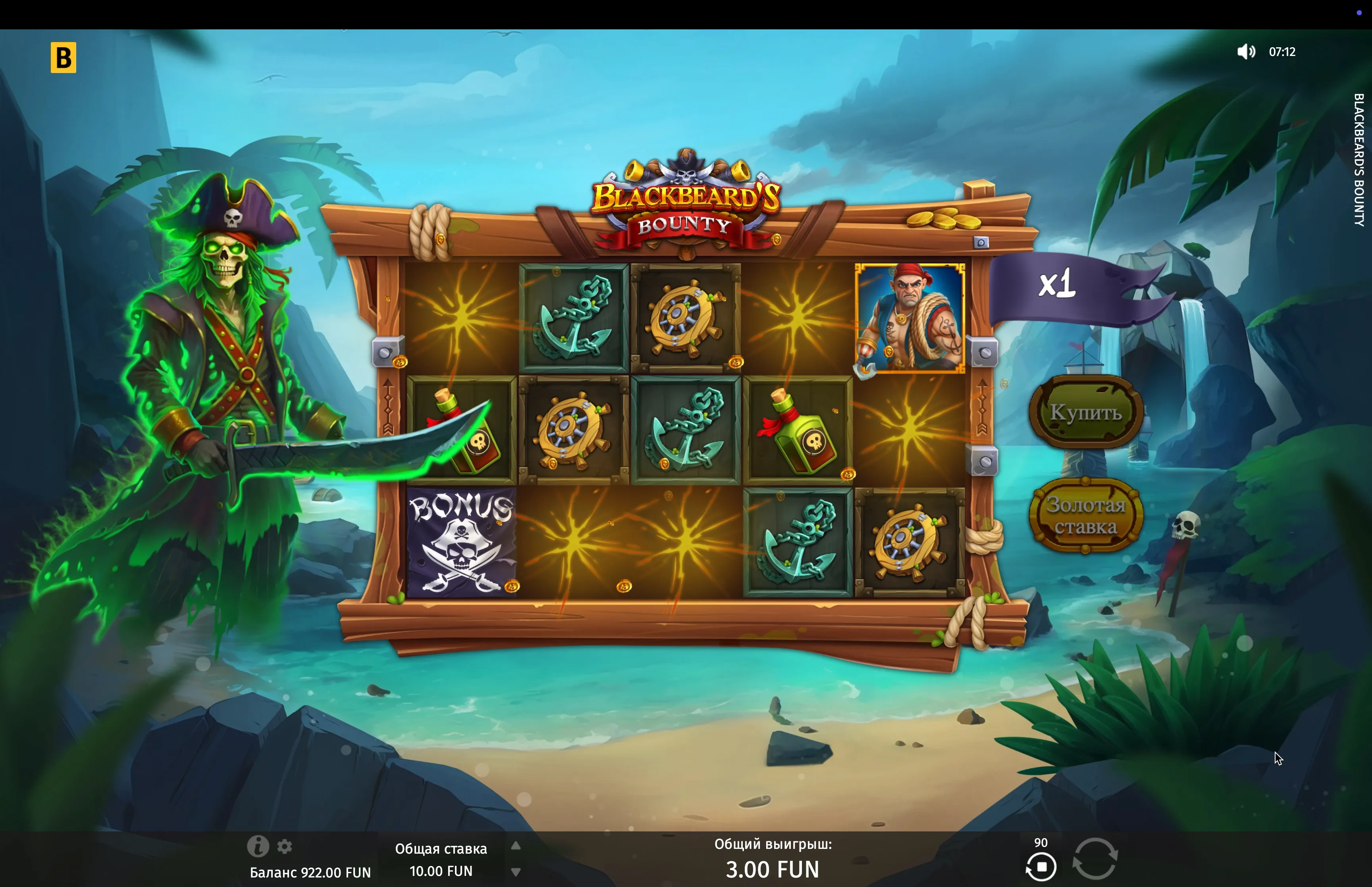Activate the Золотая ставка golden bet

pyautogui.click(x=1085, y=515)
